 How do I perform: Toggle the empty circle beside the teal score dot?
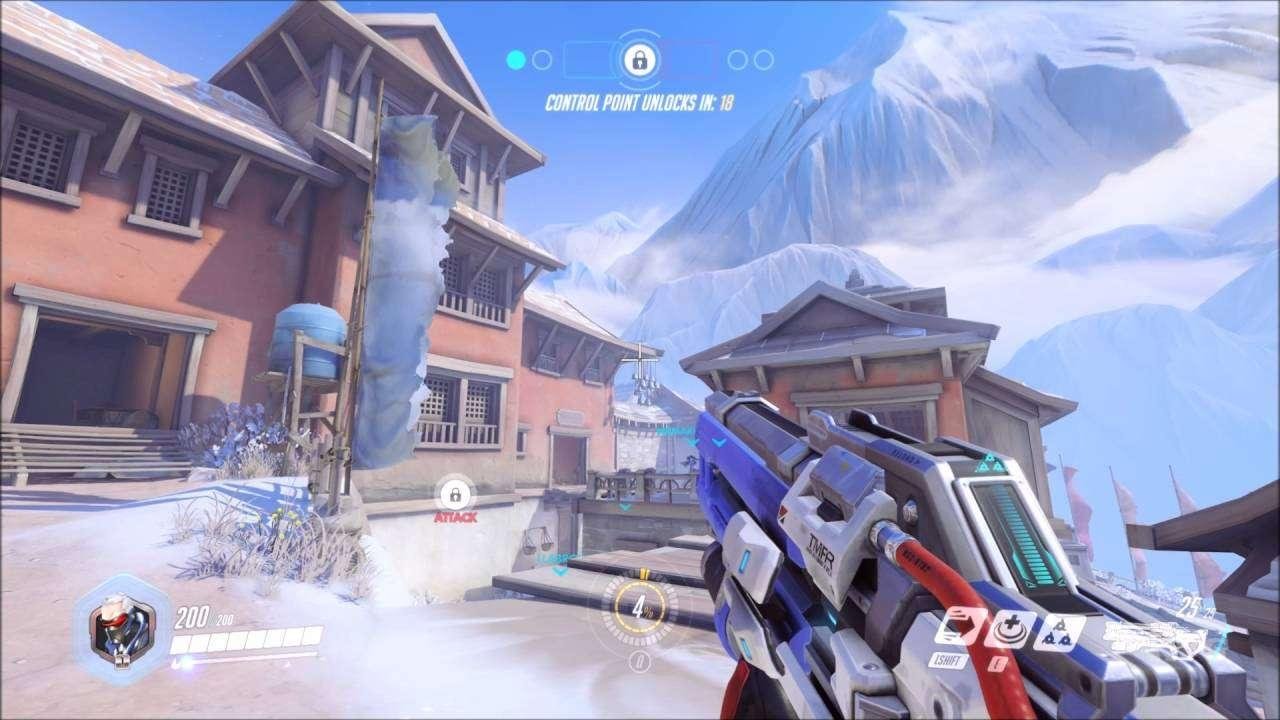tap(542, 59)
